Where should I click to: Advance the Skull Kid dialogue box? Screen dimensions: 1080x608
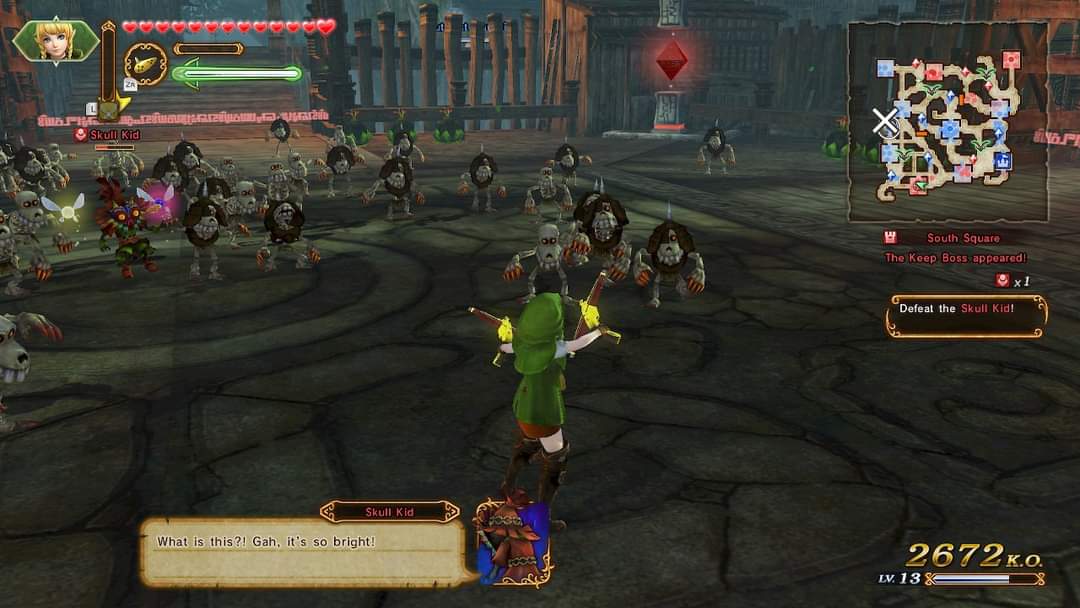[x=302, y=551]
